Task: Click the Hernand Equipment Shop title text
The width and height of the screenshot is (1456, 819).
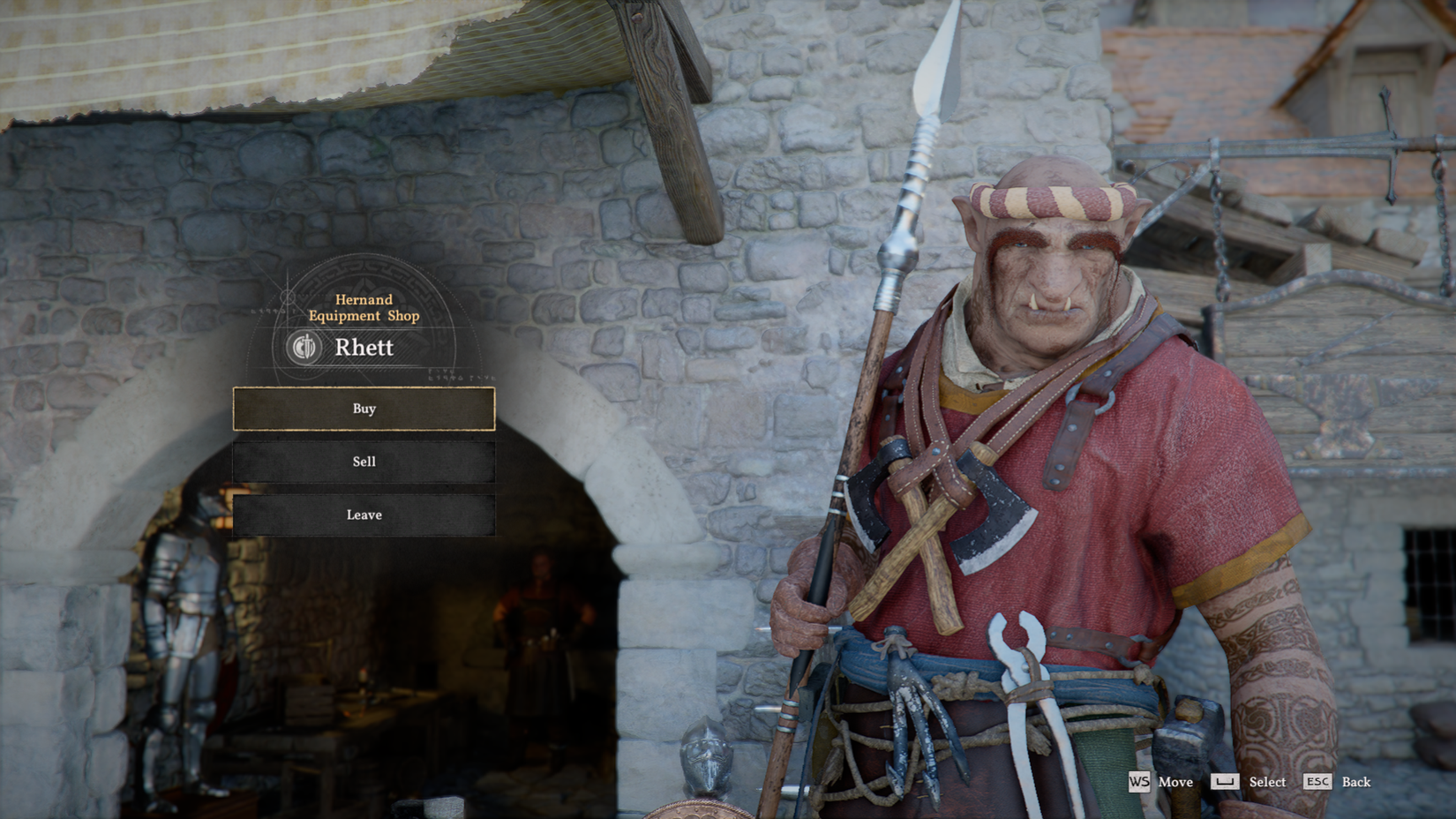Action: (363, 307)
